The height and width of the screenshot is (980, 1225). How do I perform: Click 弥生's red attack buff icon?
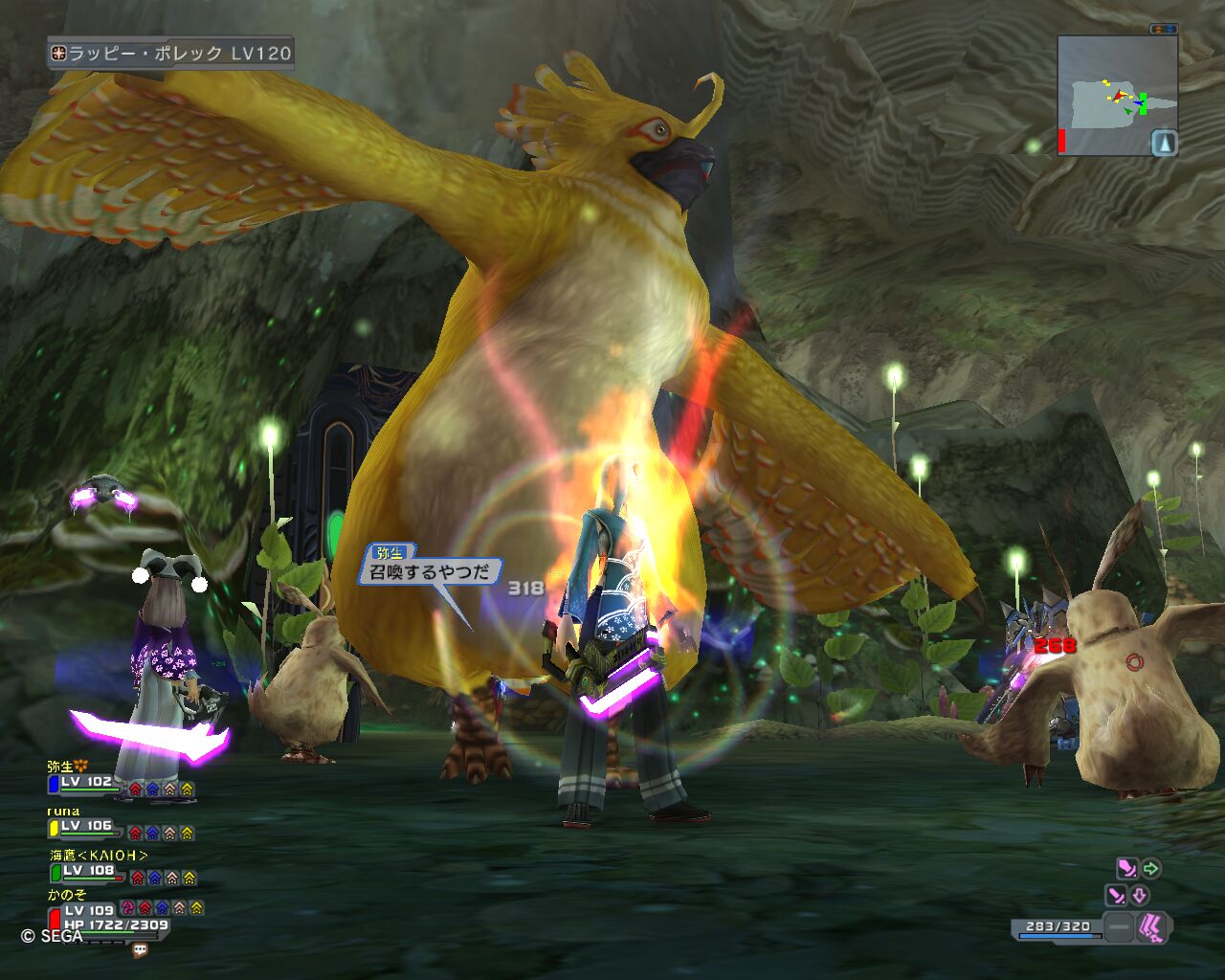tap(135, 790)
